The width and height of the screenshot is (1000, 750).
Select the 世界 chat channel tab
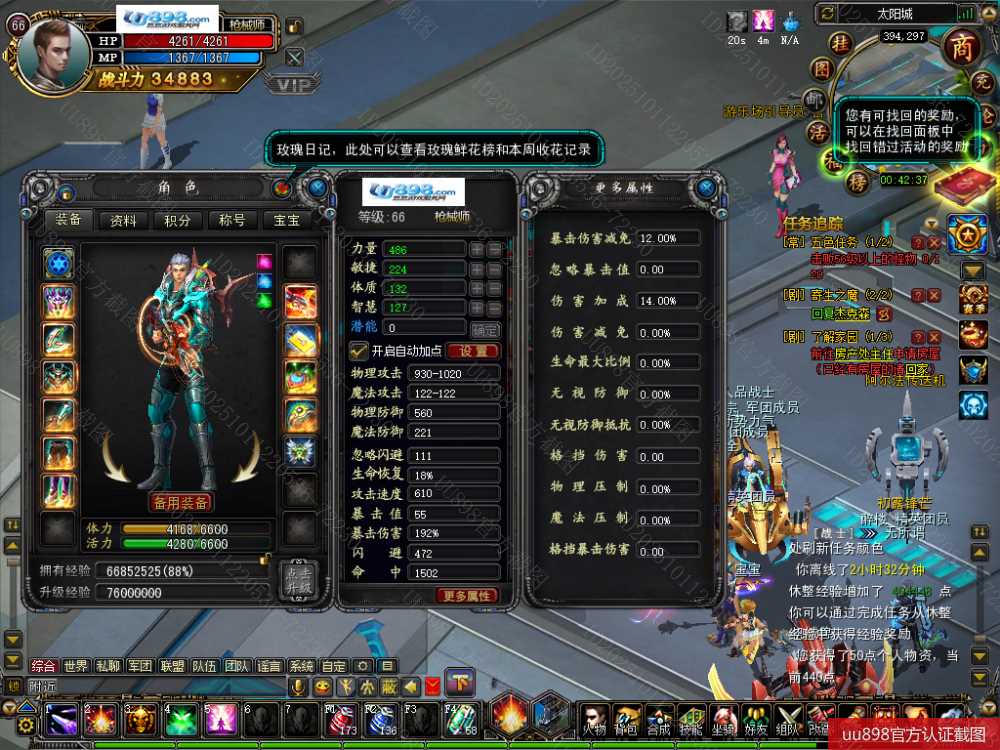75,666
